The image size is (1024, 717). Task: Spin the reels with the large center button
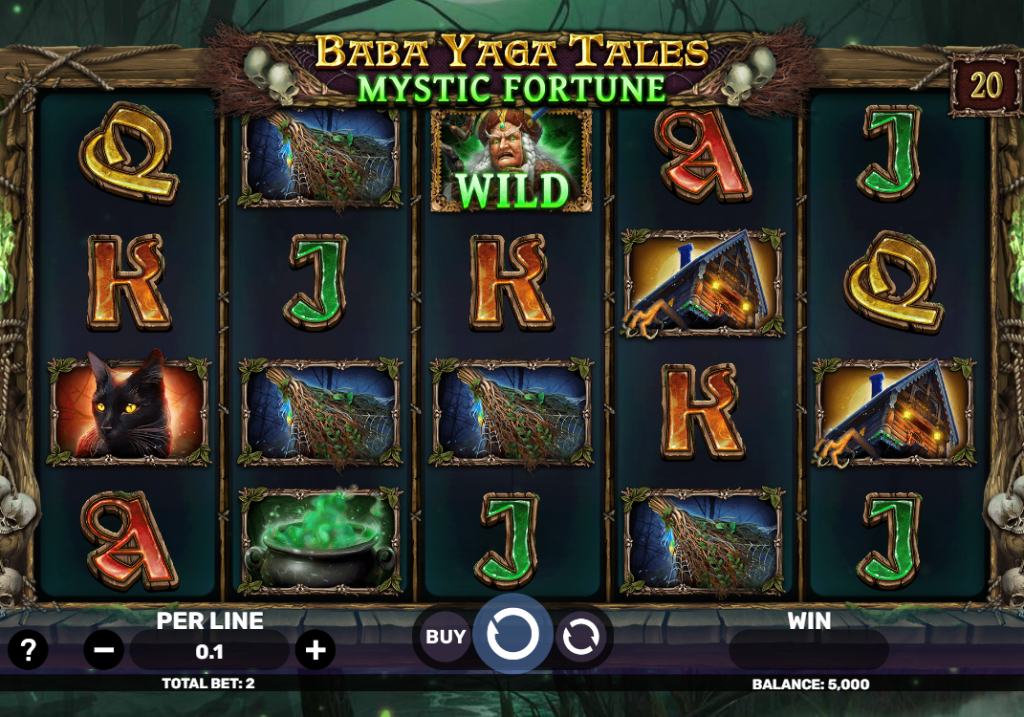point(512,634)
